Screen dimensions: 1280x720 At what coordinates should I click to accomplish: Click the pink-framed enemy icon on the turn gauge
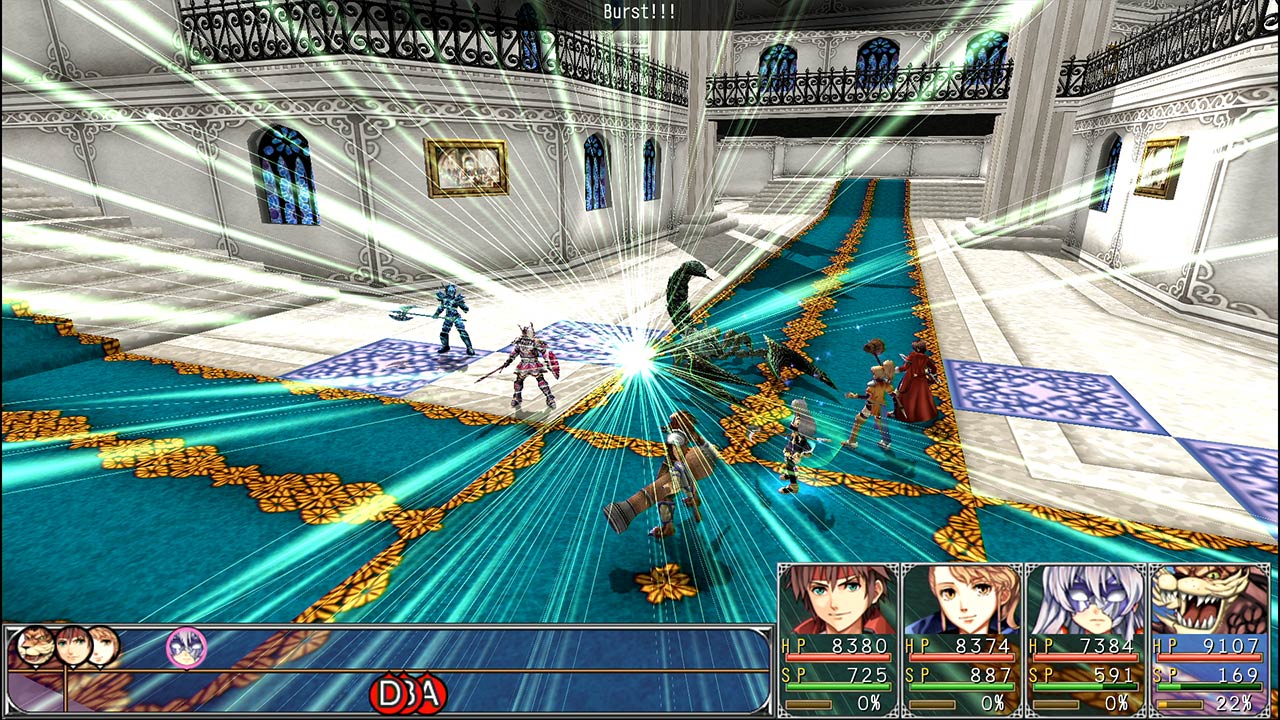coord(186,645)
